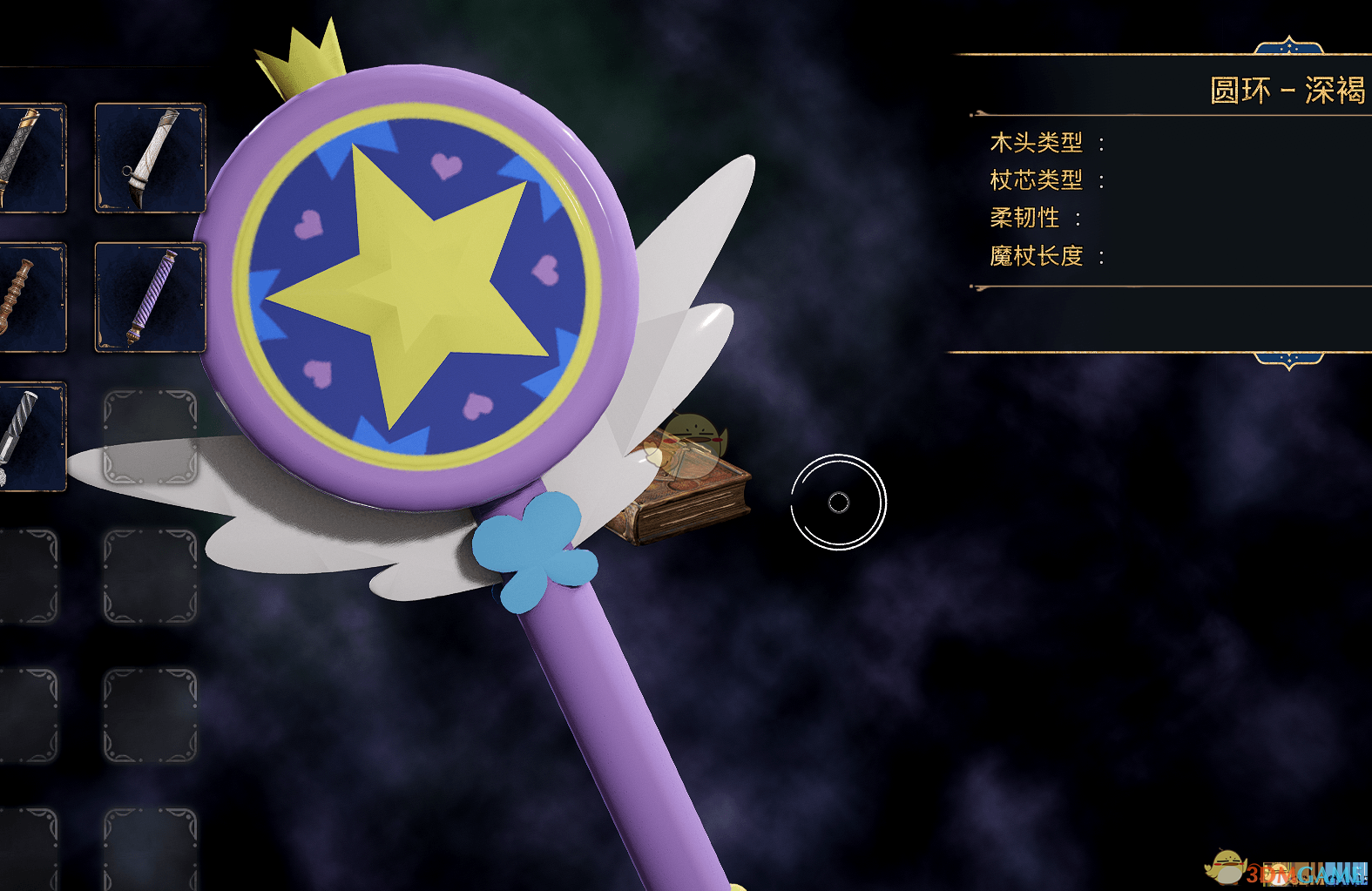This screenshot has height=891, width=1372.
Task: Choose the purple twisted wand style
Action: point(148,296)
